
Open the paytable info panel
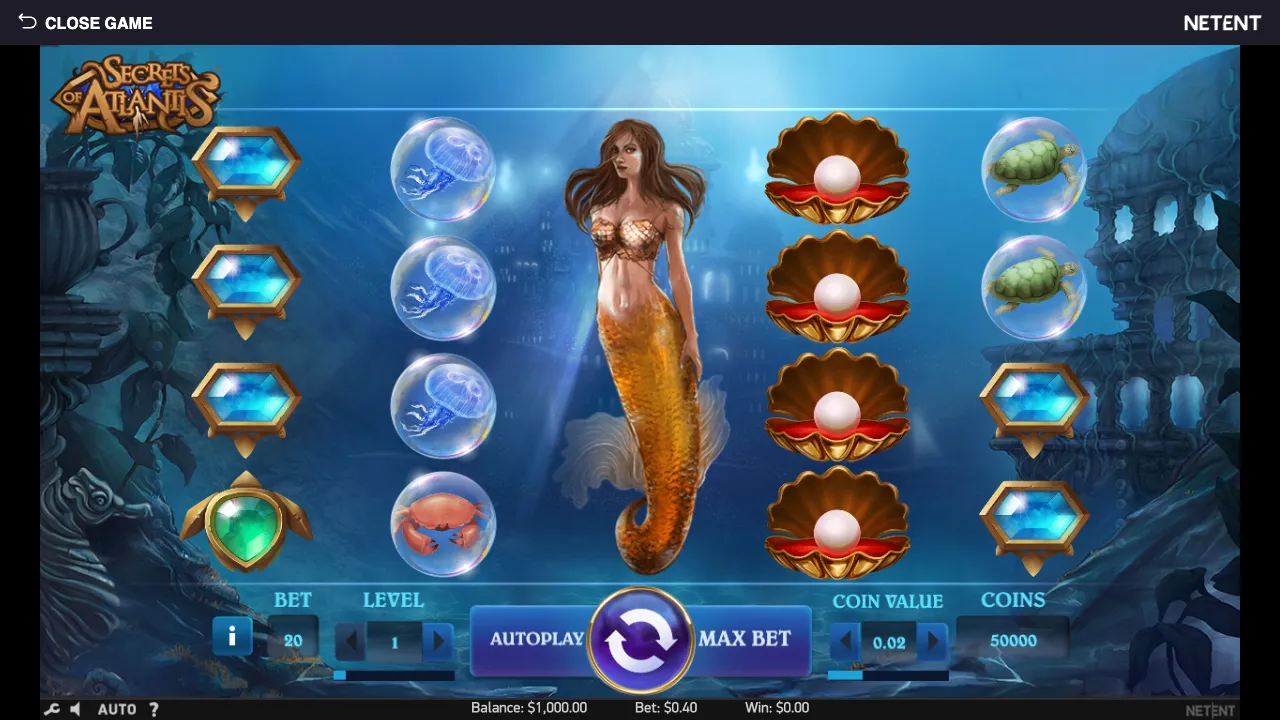click(232, 634)
